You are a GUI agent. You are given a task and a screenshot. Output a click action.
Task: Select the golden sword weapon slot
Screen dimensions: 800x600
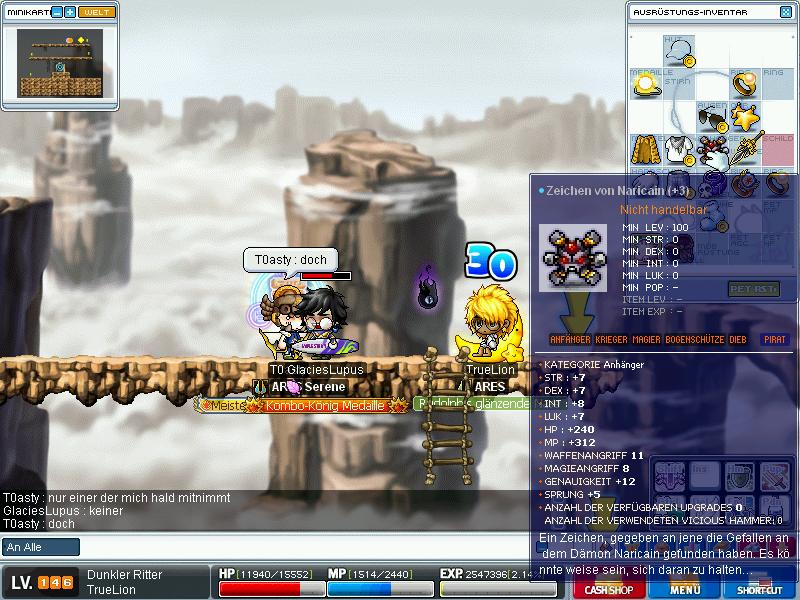click(743, 151)
